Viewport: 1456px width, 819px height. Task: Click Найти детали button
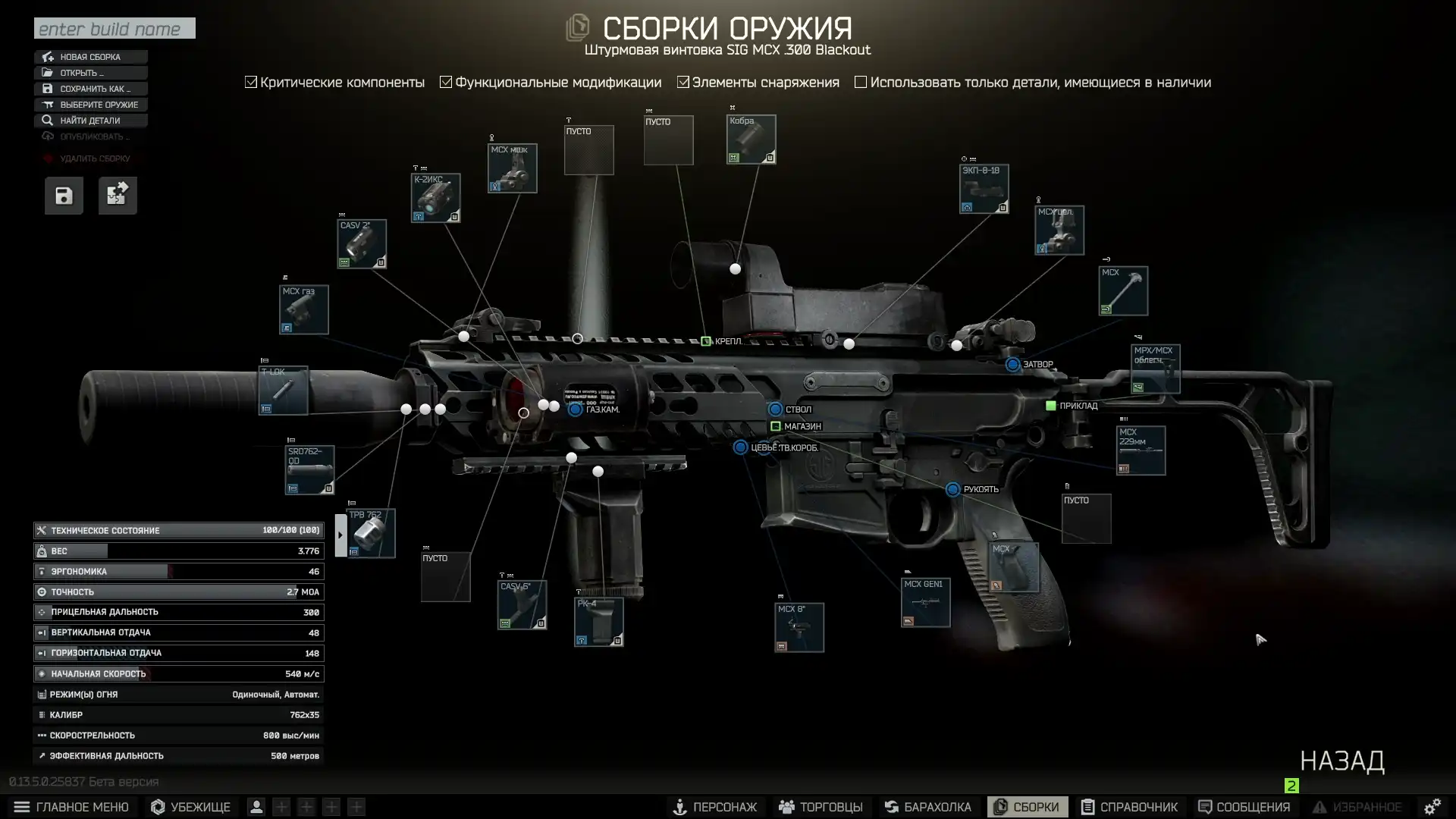click(89, 121)
